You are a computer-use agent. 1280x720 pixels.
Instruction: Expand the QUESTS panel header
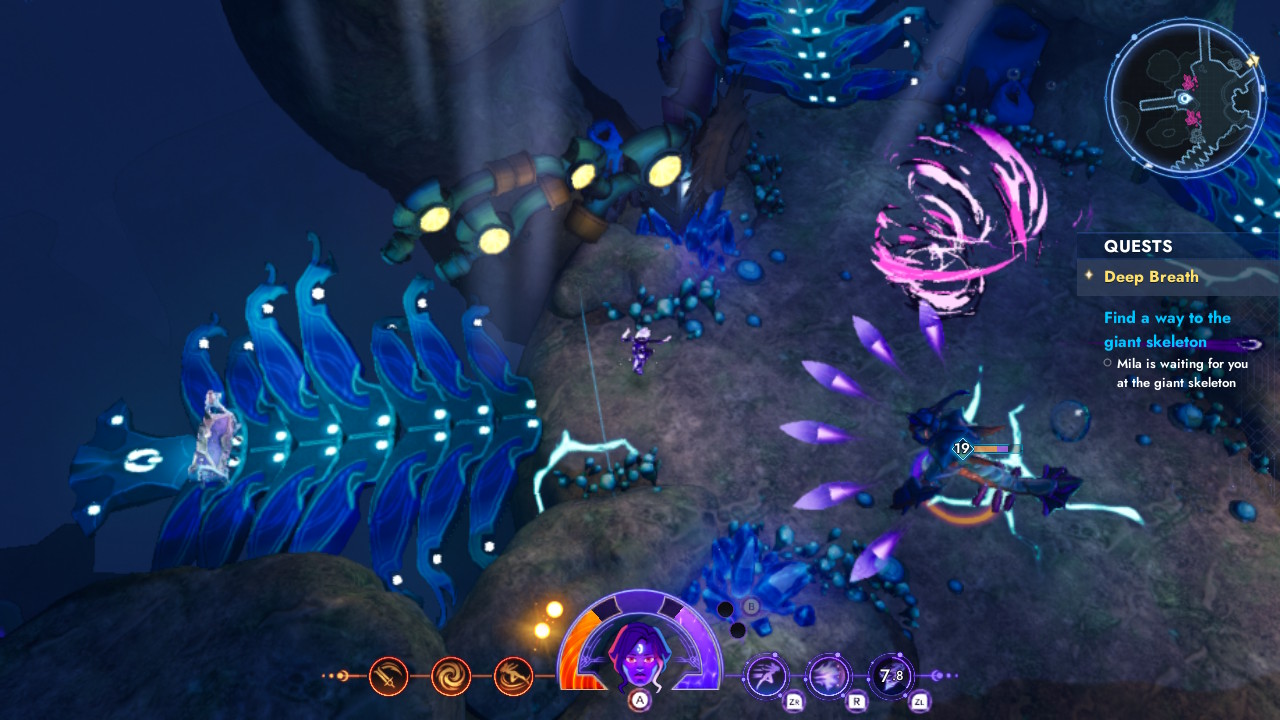coord(1139,246)
